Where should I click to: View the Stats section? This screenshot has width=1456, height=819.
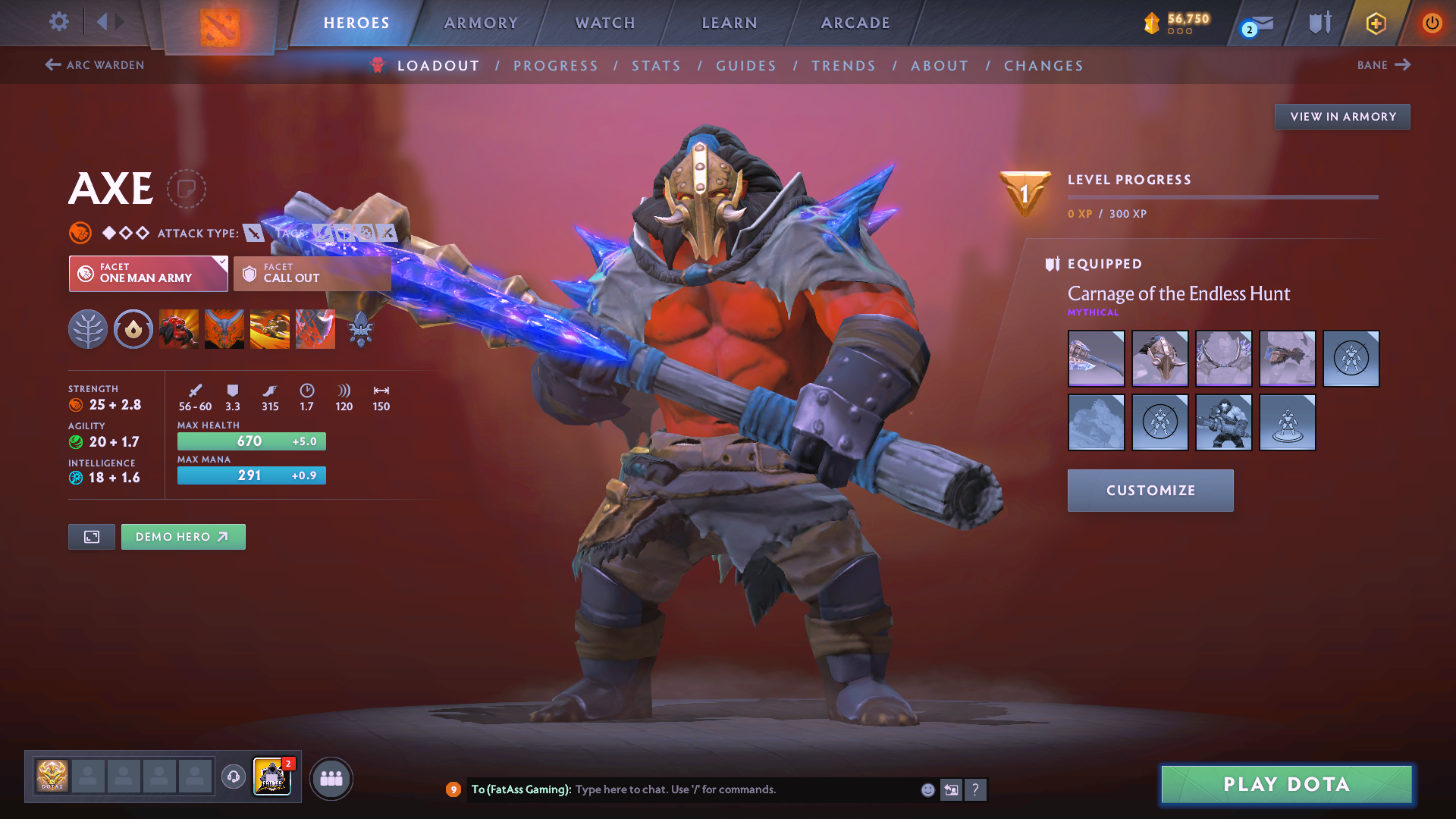pyautogui.click(x=657, y=66)
